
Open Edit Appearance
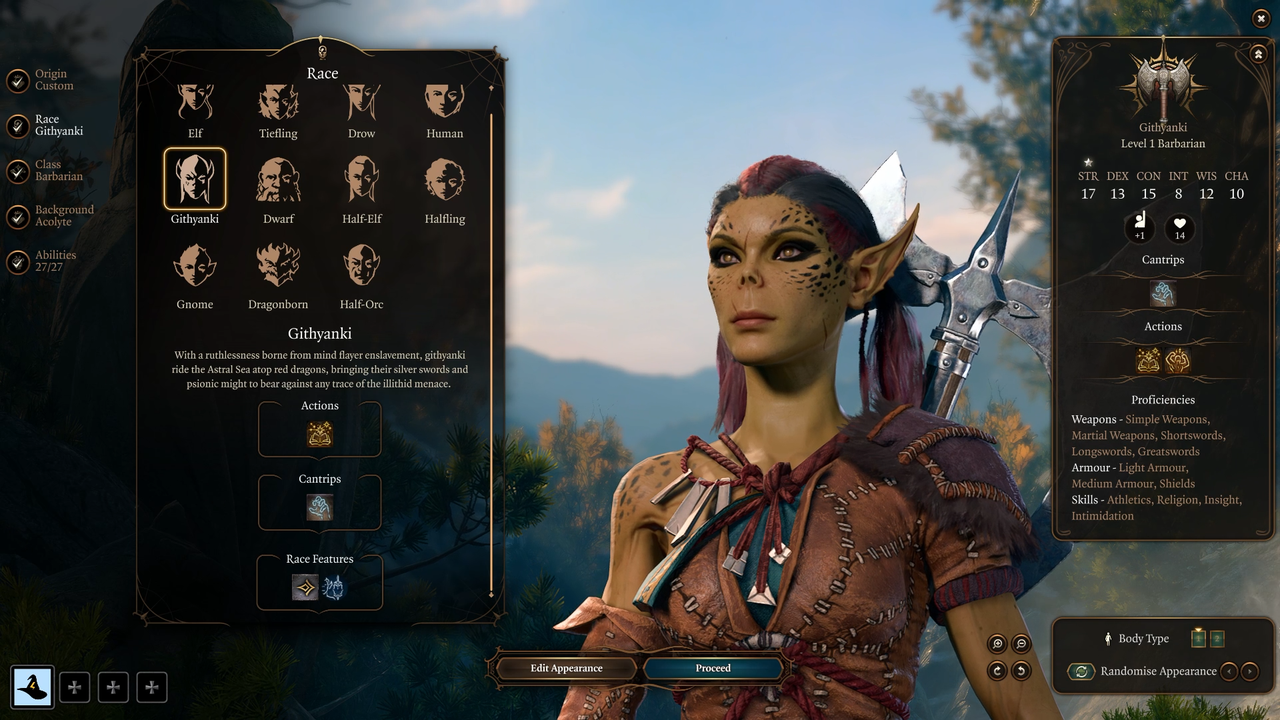pyautogui.click(x=565, y=668)
